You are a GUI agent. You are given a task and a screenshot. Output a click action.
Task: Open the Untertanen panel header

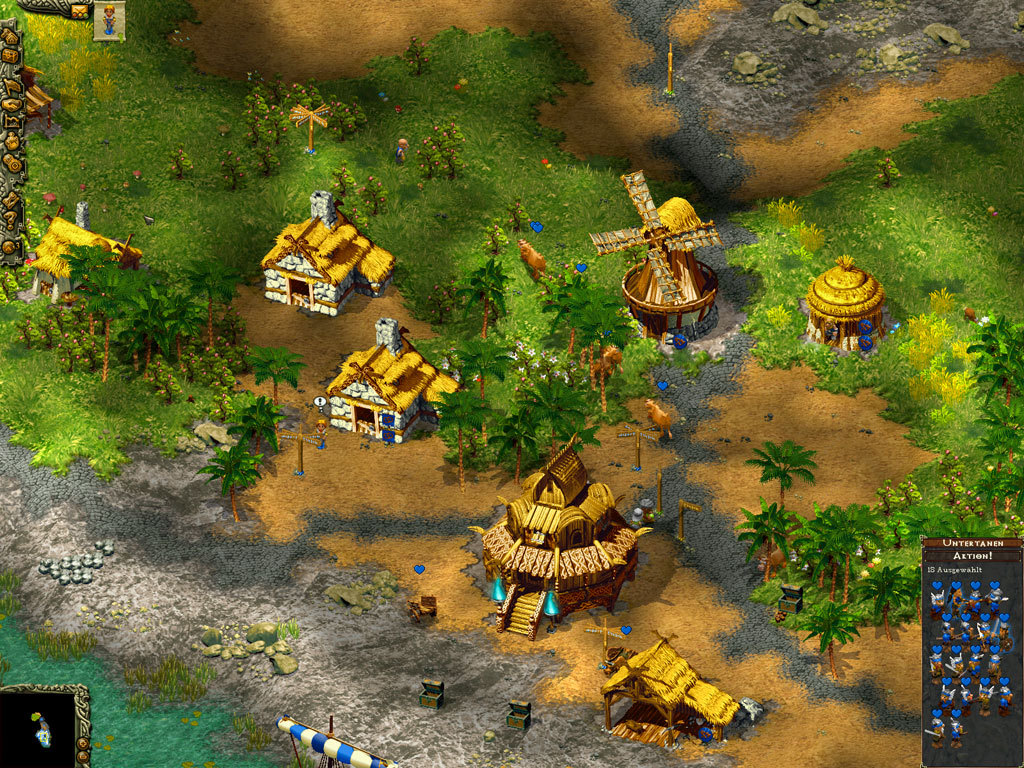point(971,544)
